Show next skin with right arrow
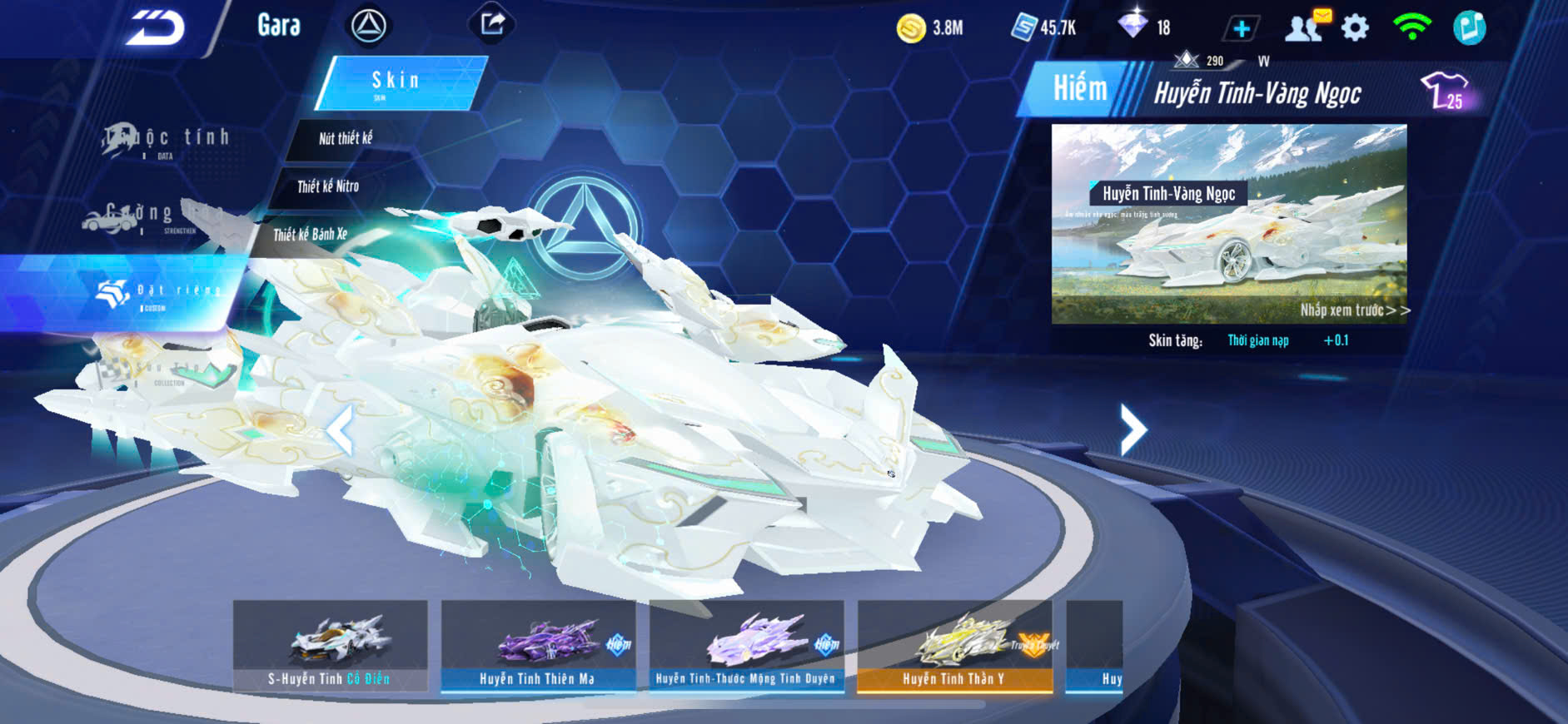This screenshot has height=724, width=1568. pyautogui.click(x=1132, y=429)
